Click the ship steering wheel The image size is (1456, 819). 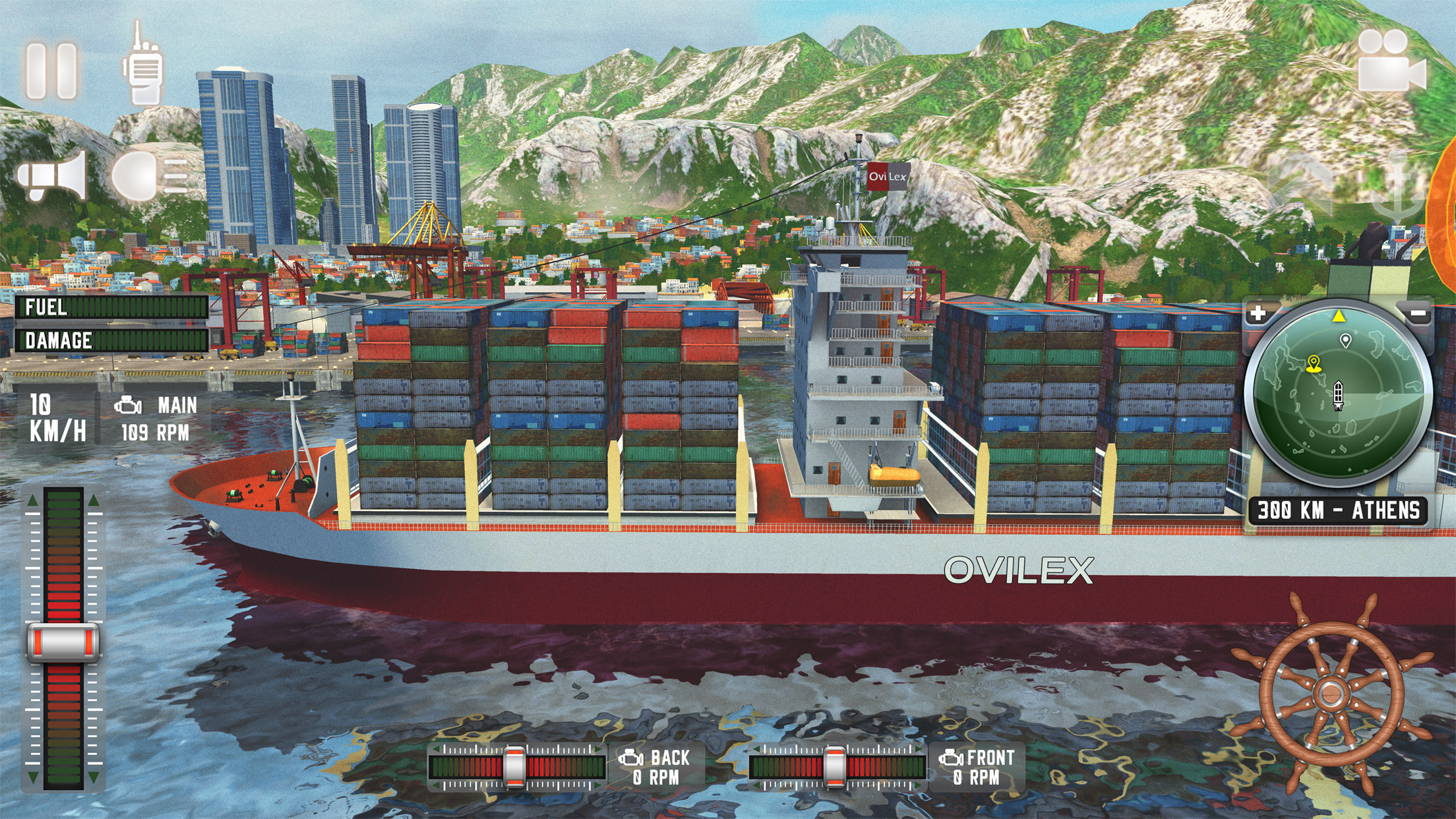click(1330, 693)
